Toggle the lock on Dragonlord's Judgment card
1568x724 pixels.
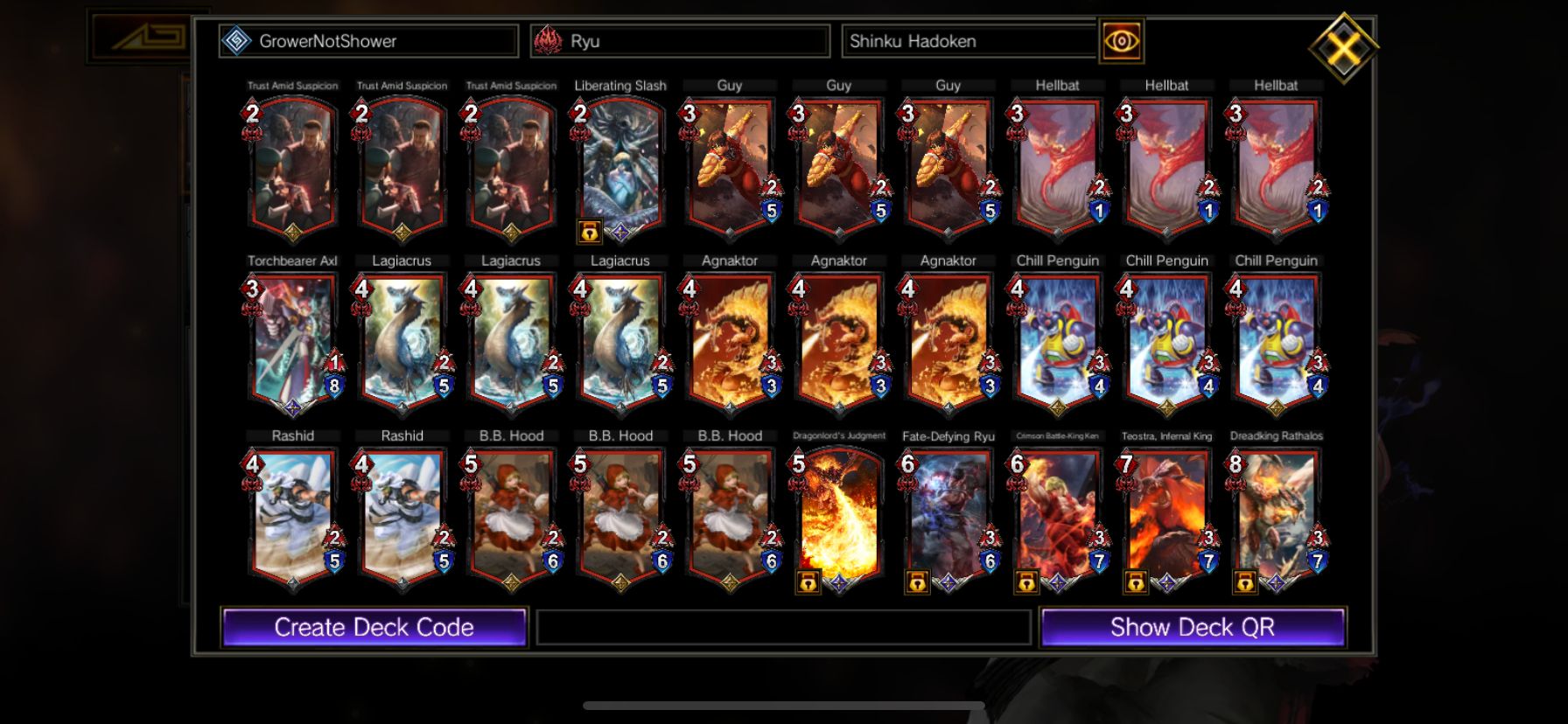point(809,581)
